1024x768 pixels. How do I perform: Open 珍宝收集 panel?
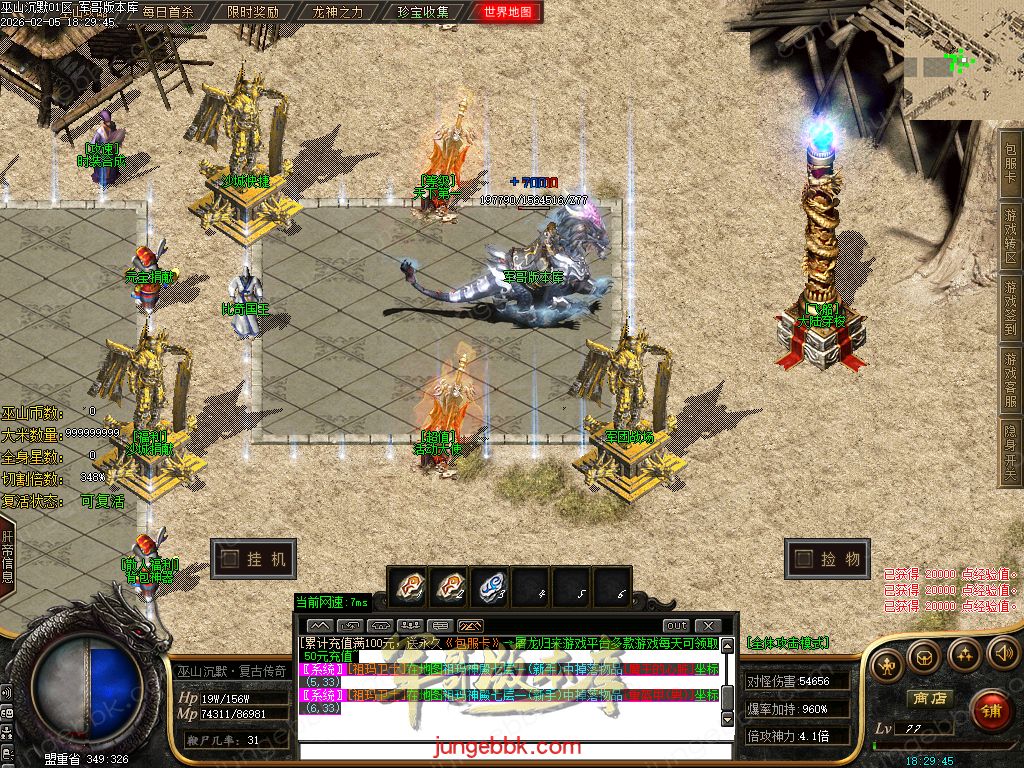[x=423, y=13]
